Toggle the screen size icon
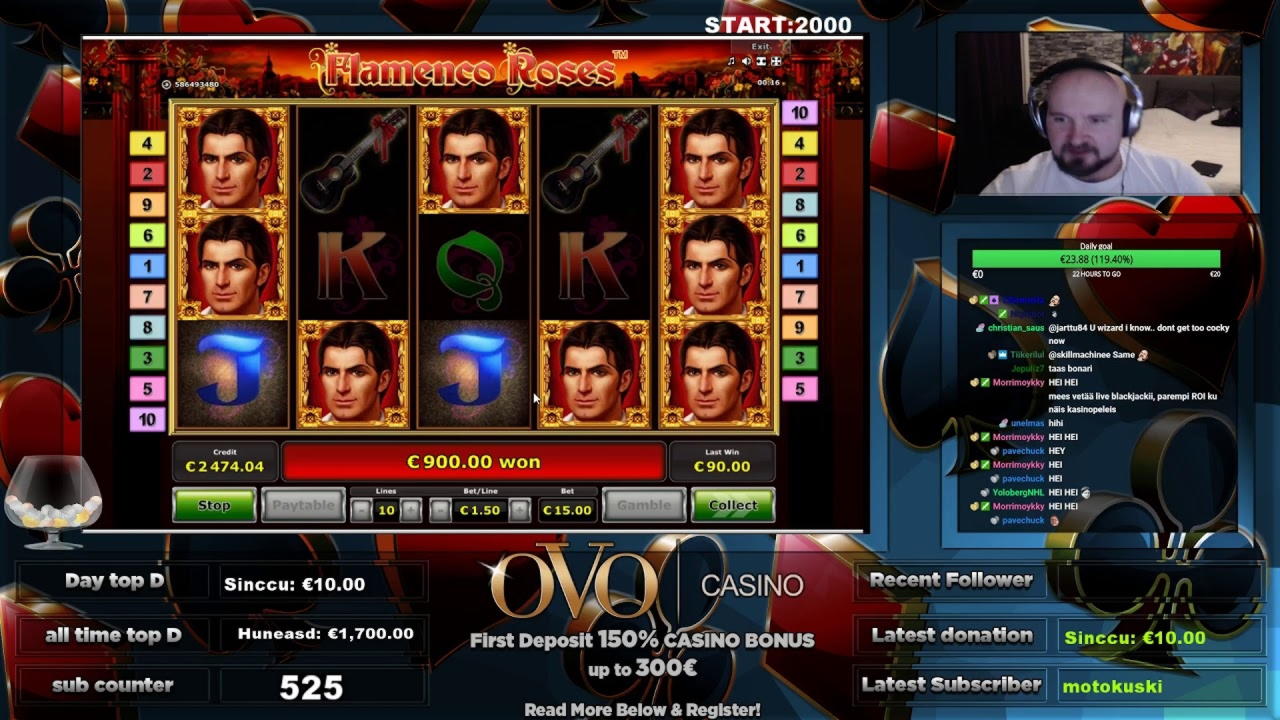 761,61
